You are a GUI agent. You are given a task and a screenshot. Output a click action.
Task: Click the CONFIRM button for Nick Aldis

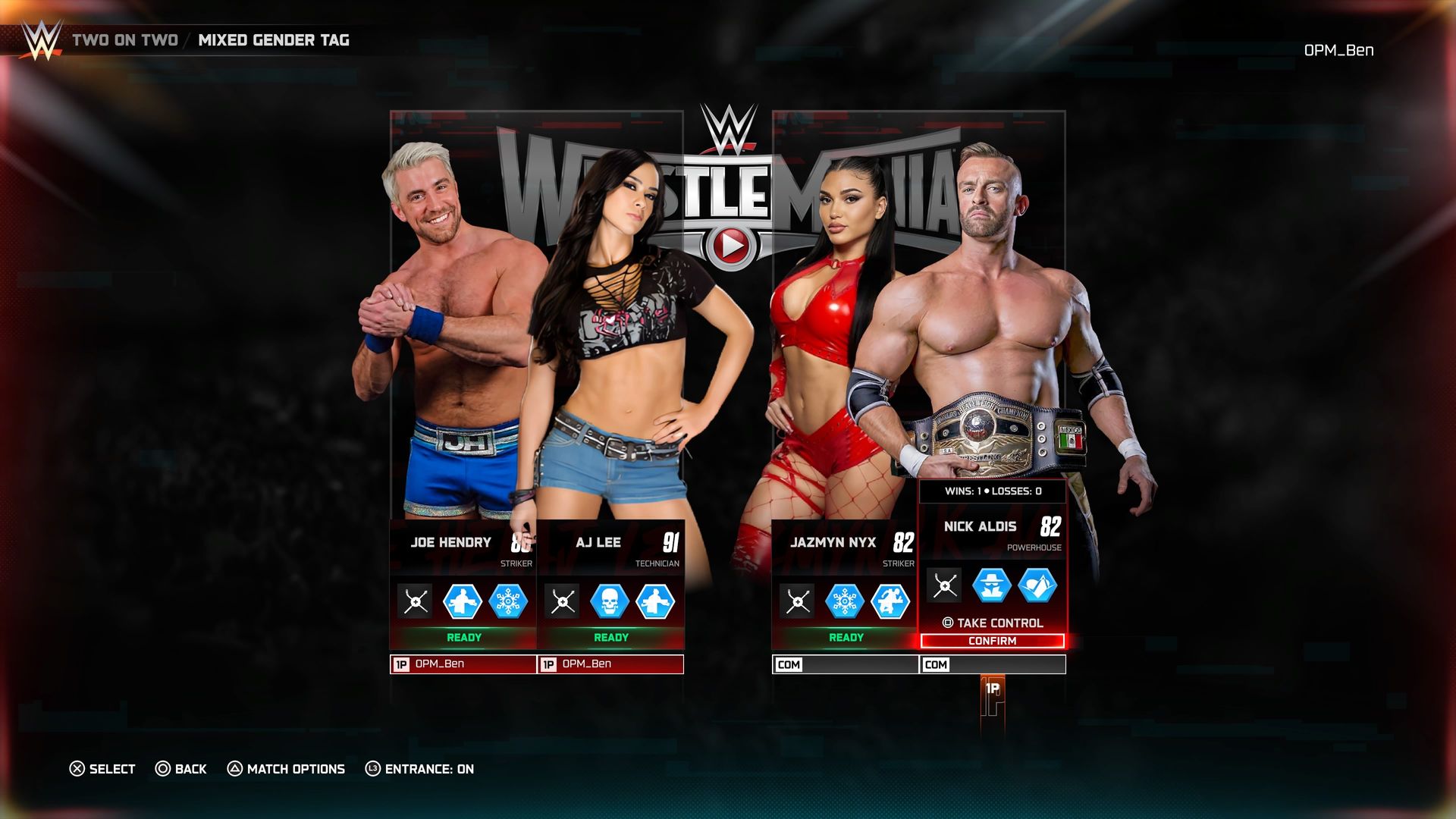tap(992, 641)
